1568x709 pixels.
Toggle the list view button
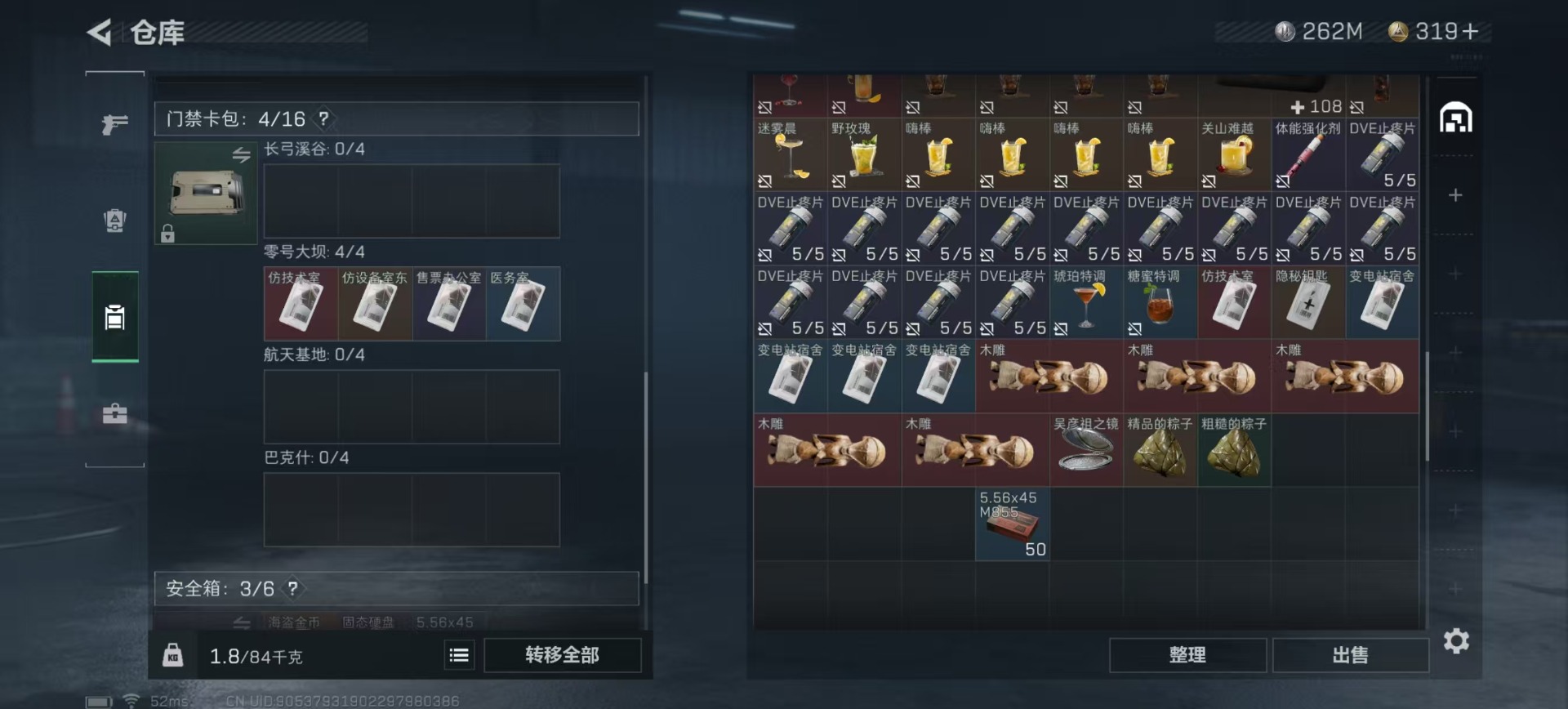coord(459,655)
